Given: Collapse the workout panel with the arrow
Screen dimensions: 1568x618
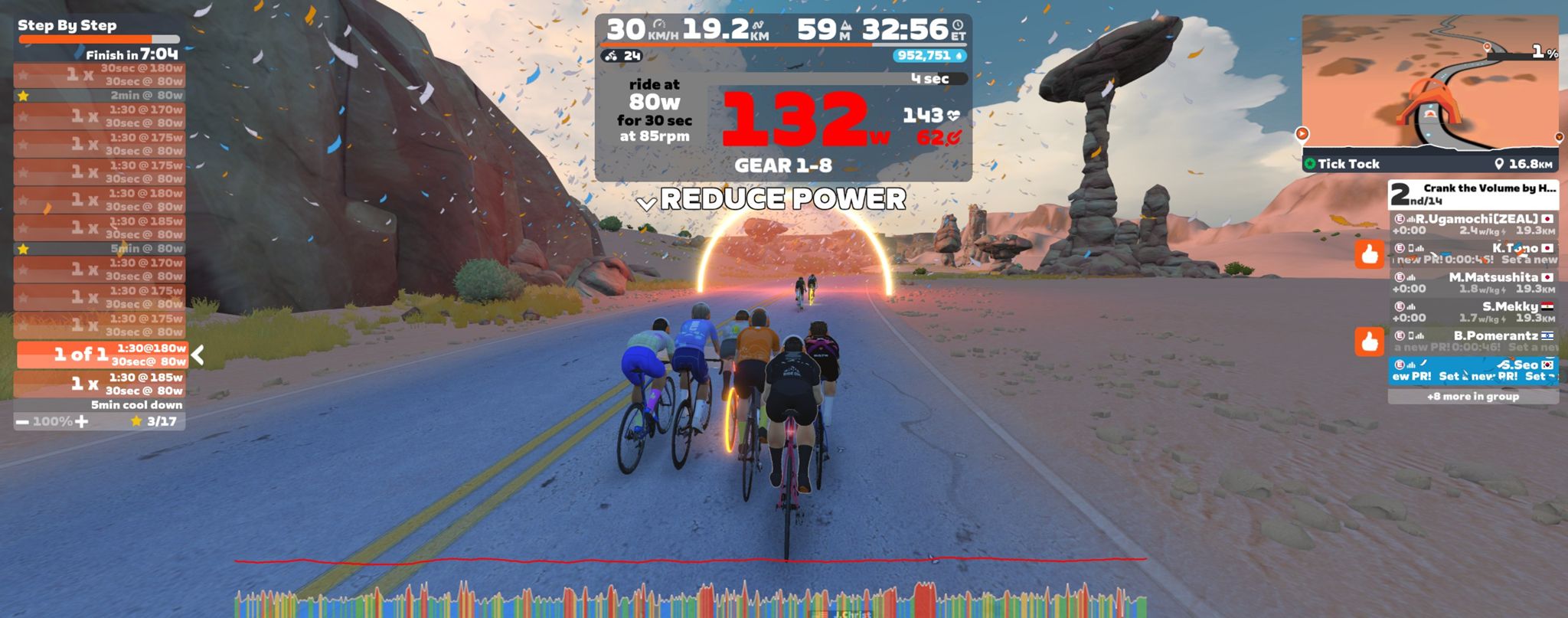Looking at the screenshot, I should click(198, 355).
